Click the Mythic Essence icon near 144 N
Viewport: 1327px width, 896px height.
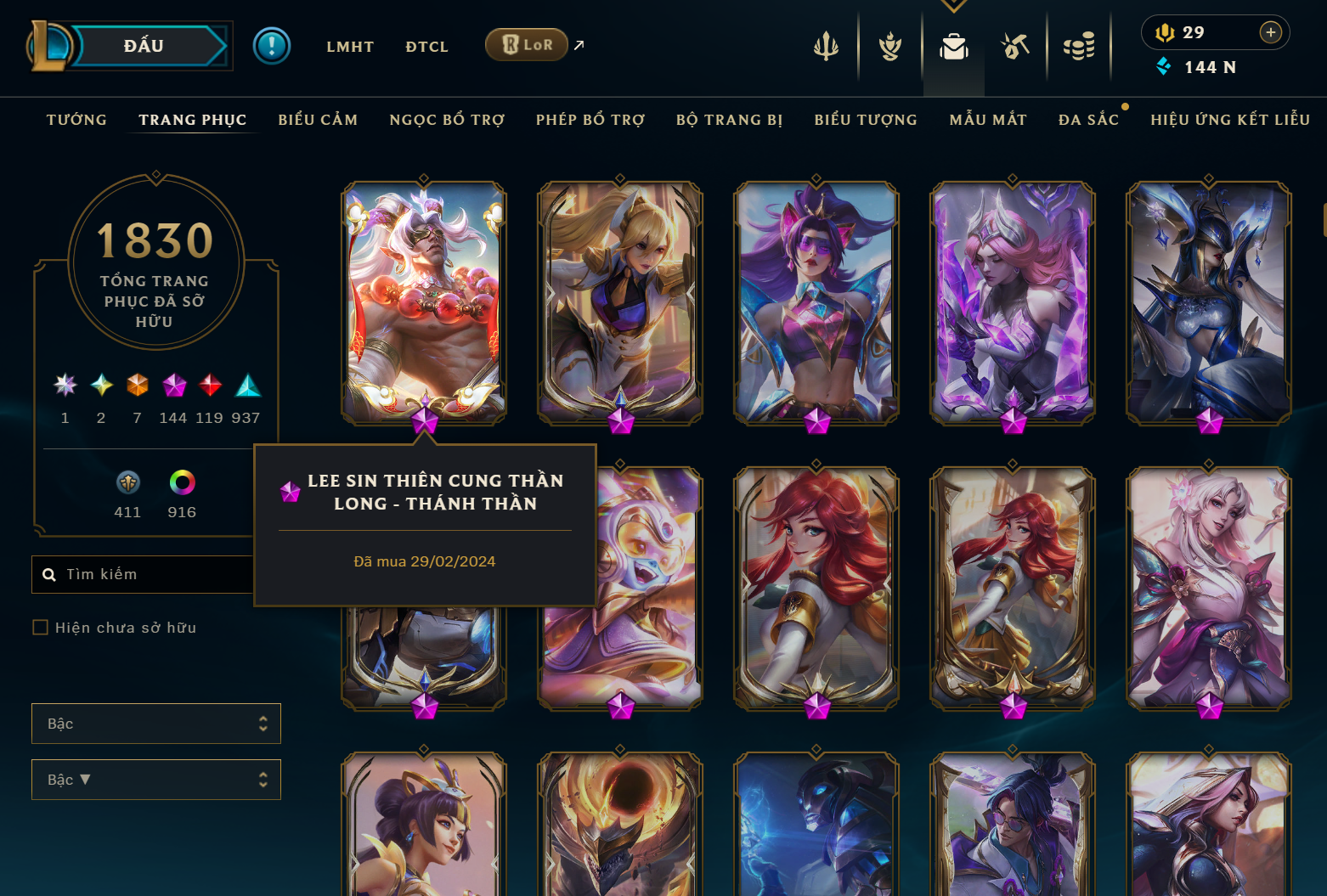pos(1165,66)
